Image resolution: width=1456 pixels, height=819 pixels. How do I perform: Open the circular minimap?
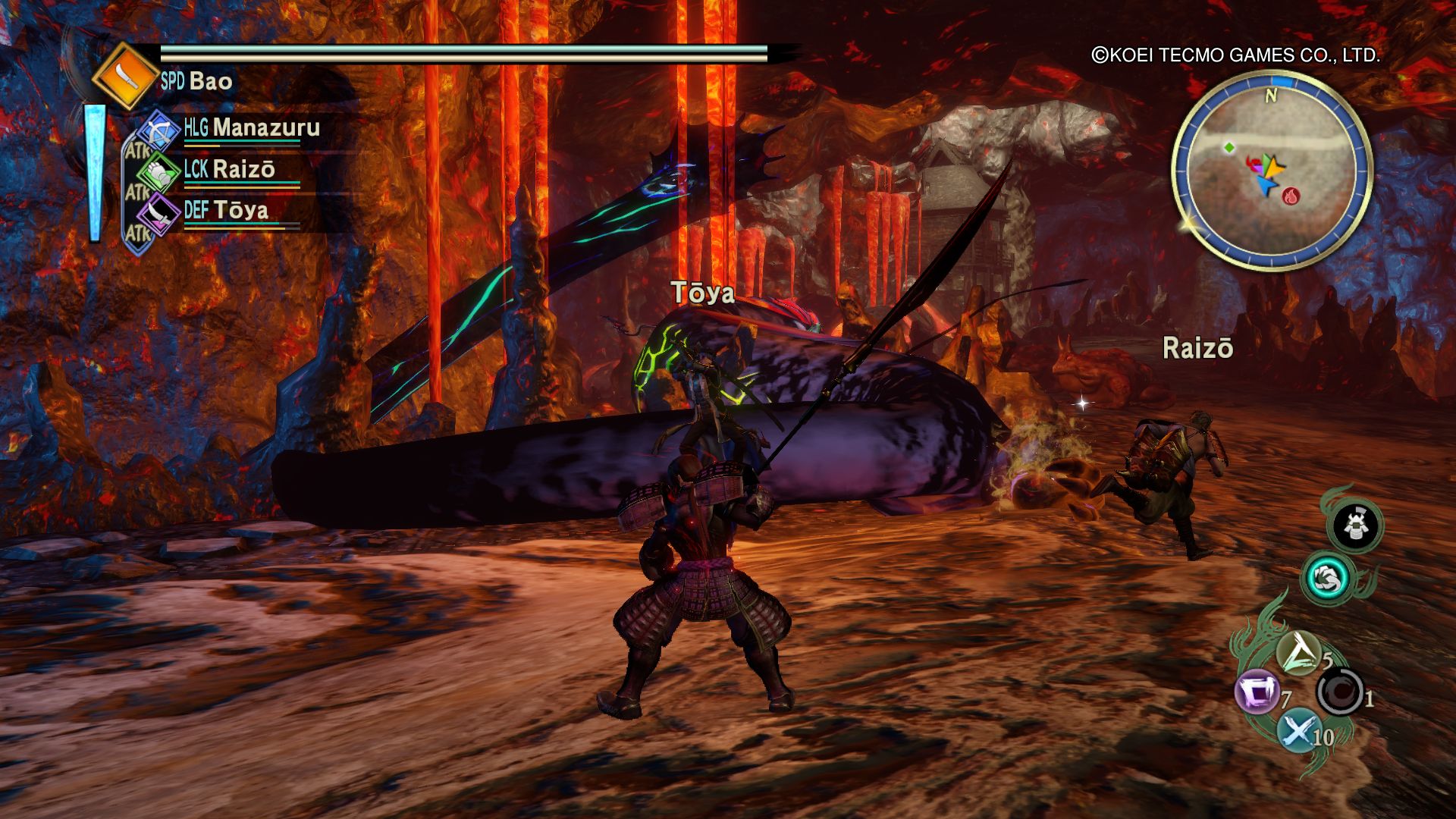[1272, 172]
